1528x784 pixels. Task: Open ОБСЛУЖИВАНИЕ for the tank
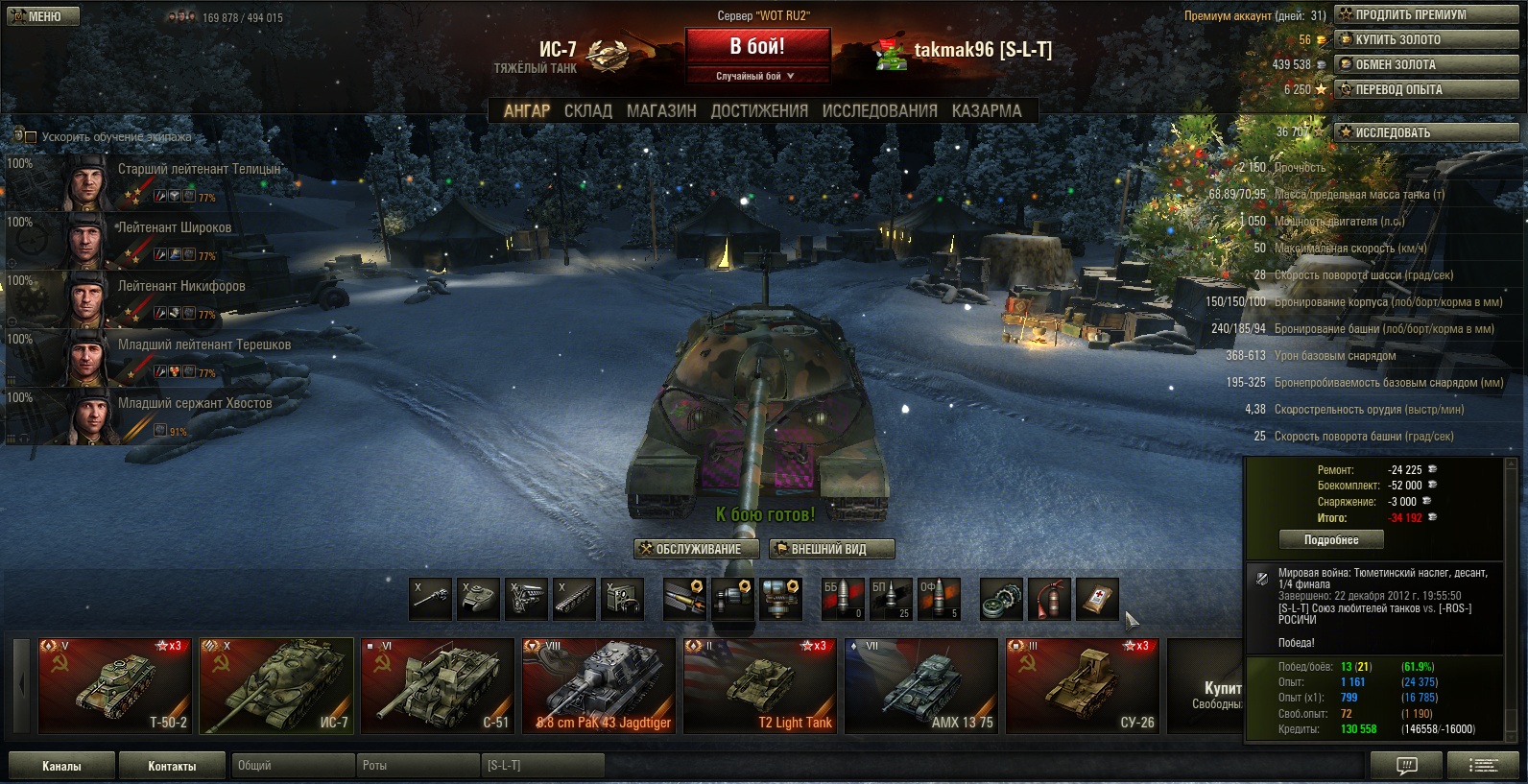(x=697, y=549)
